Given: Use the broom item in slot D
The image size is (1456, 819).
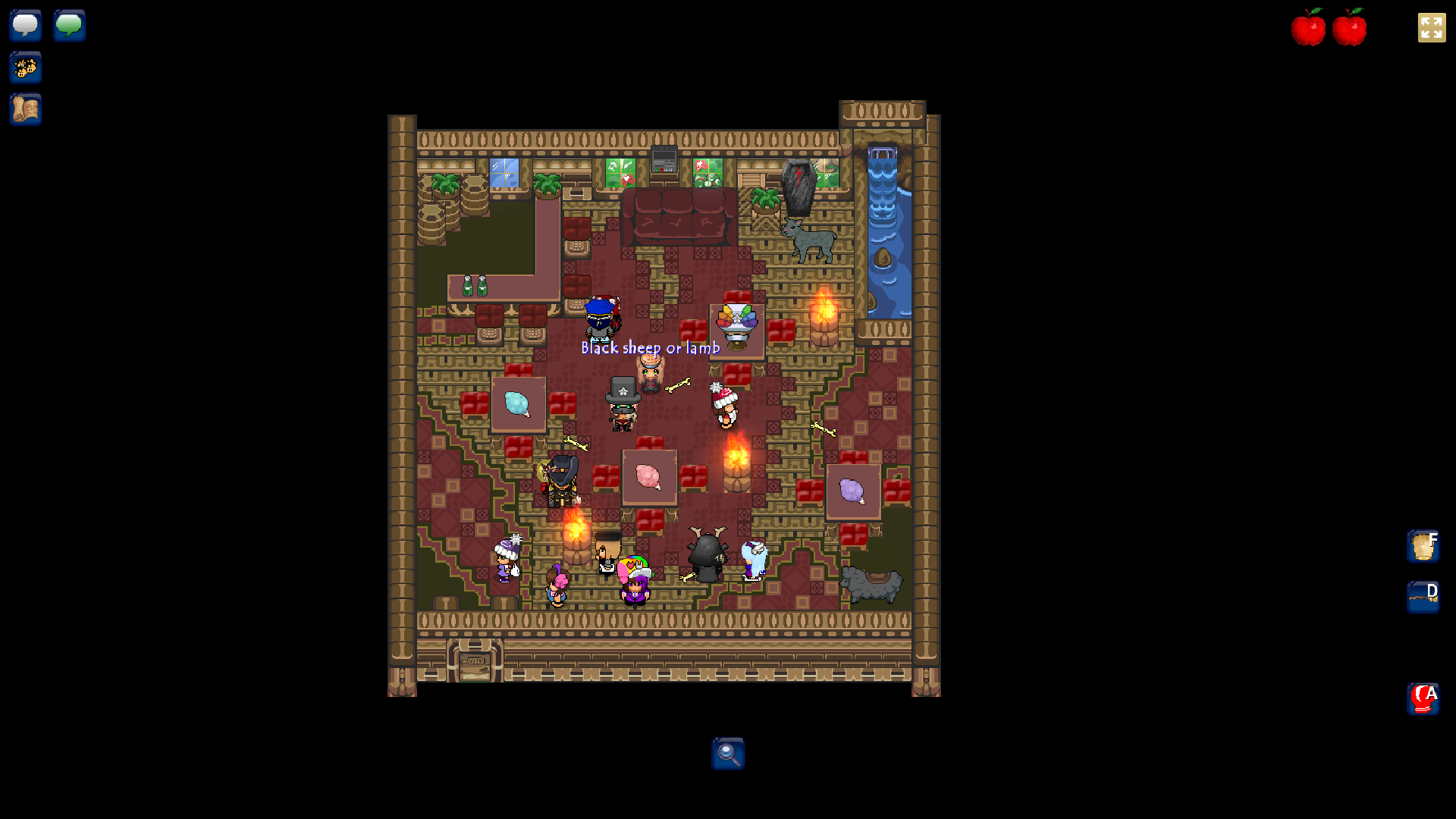Looking at the screenshot, I should 1423,597.
